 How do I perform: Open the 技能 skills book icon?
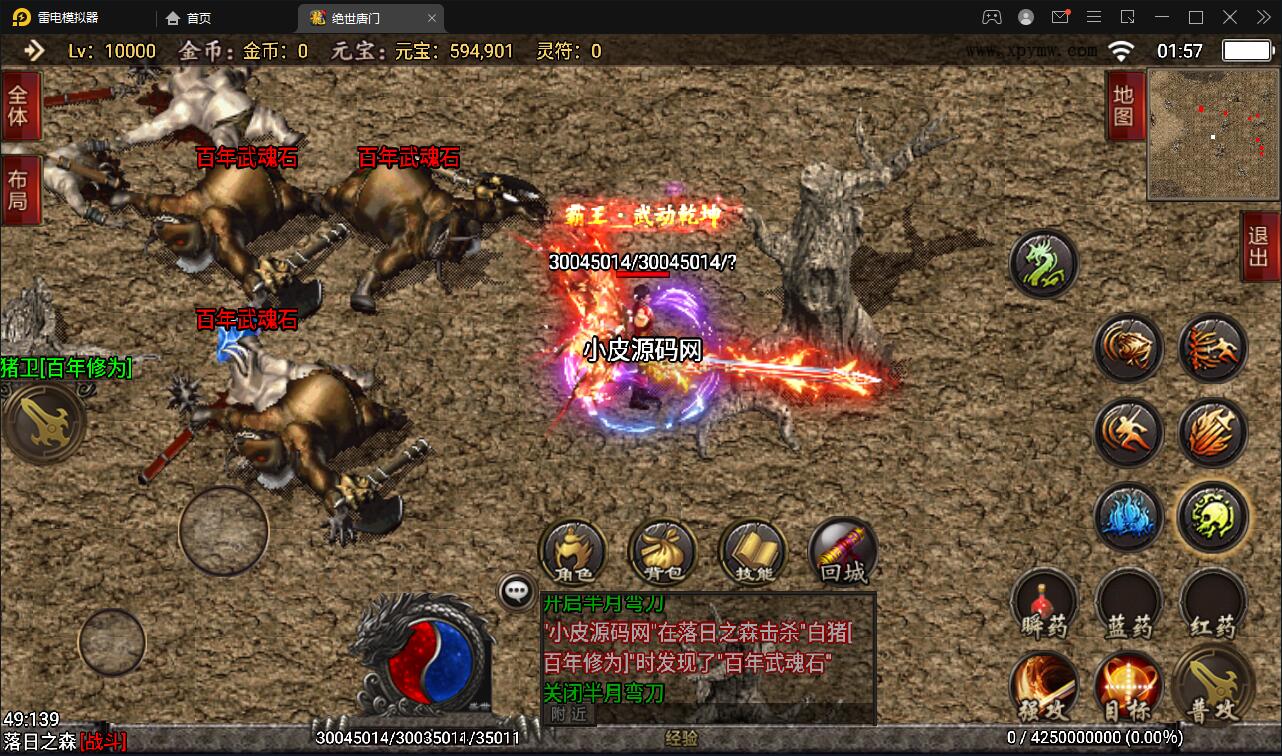click(x=752, y=550)
